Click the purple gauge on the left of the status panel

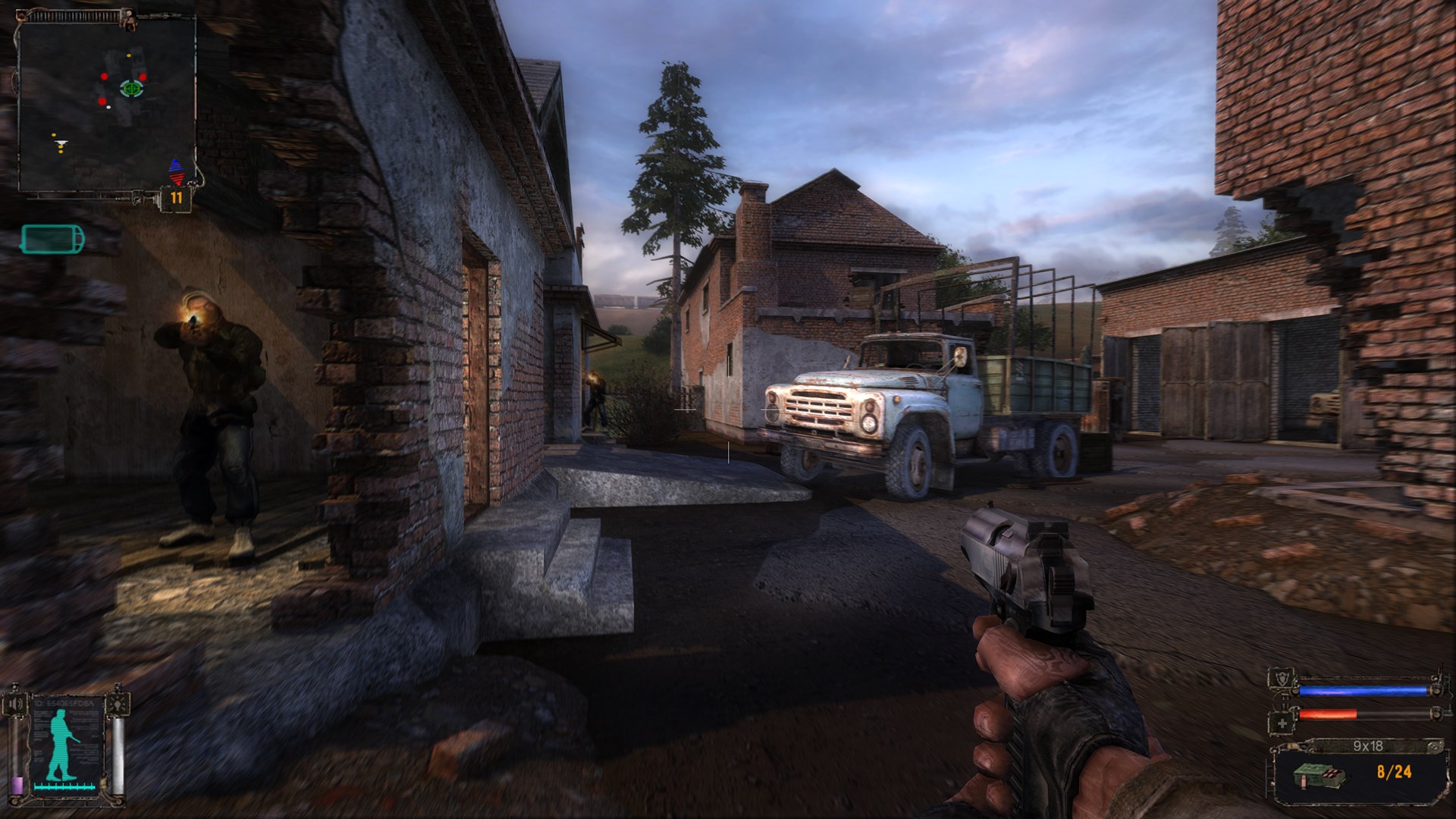17,786
